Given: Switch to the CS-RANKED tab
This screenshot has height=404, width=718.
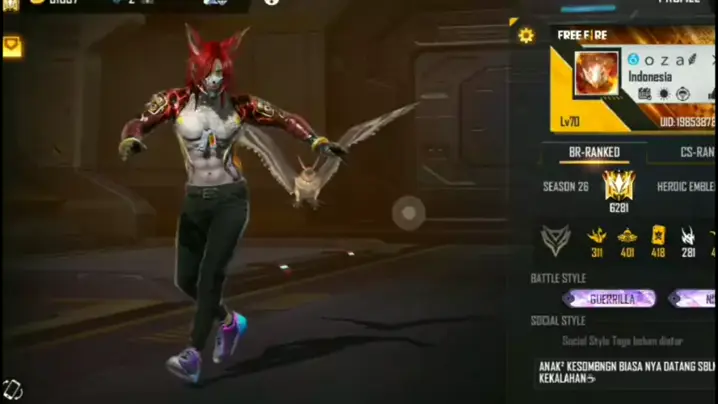Looking at the screenshot, I should 692,153.
